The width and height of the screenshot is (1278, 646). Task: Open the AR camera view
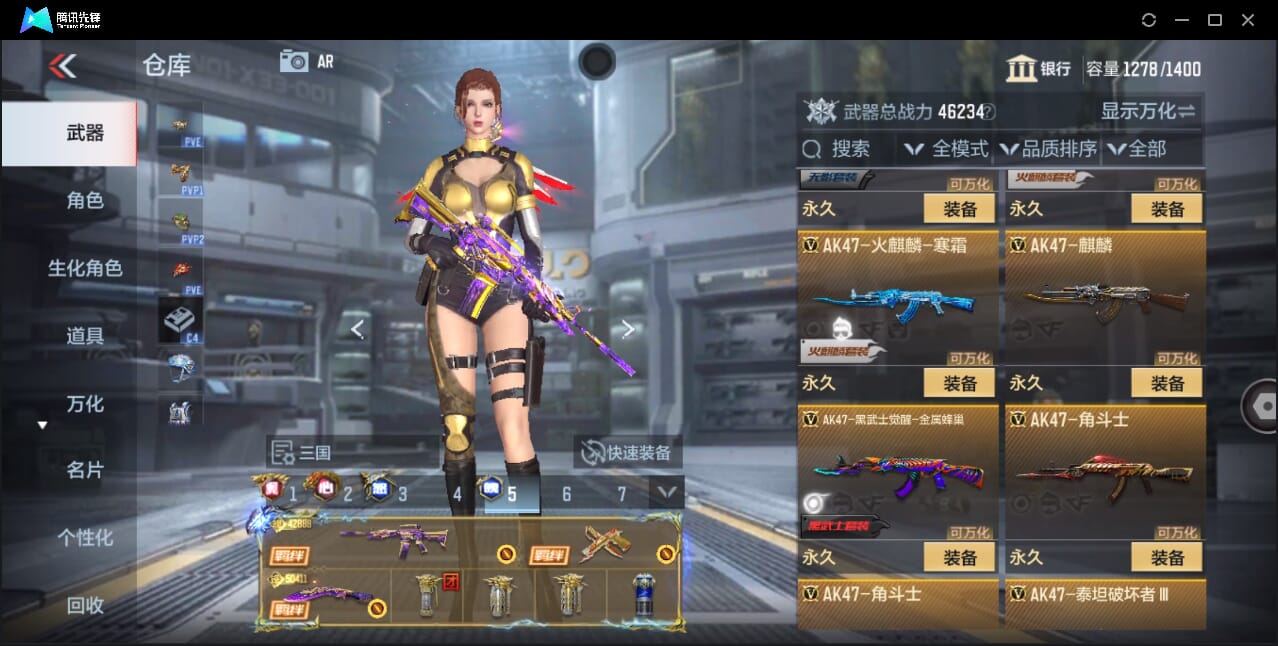point(307,61)
